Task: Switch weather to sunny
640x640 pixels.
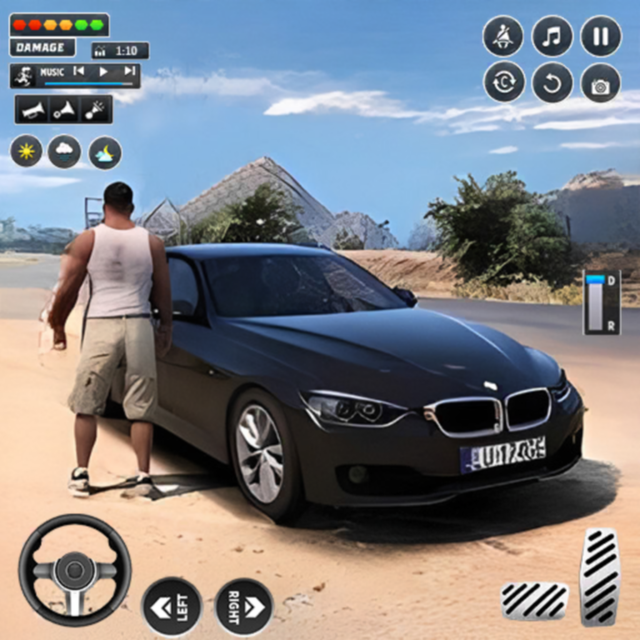Action: click(26, 152)
